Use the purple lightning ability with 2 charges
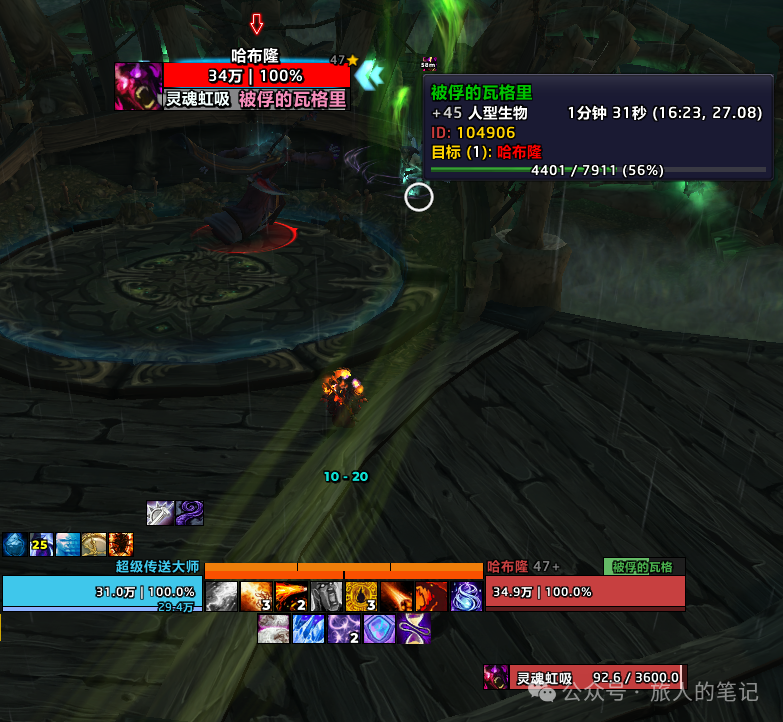Viewport: 783px width, 722px height. click(344, 629)
